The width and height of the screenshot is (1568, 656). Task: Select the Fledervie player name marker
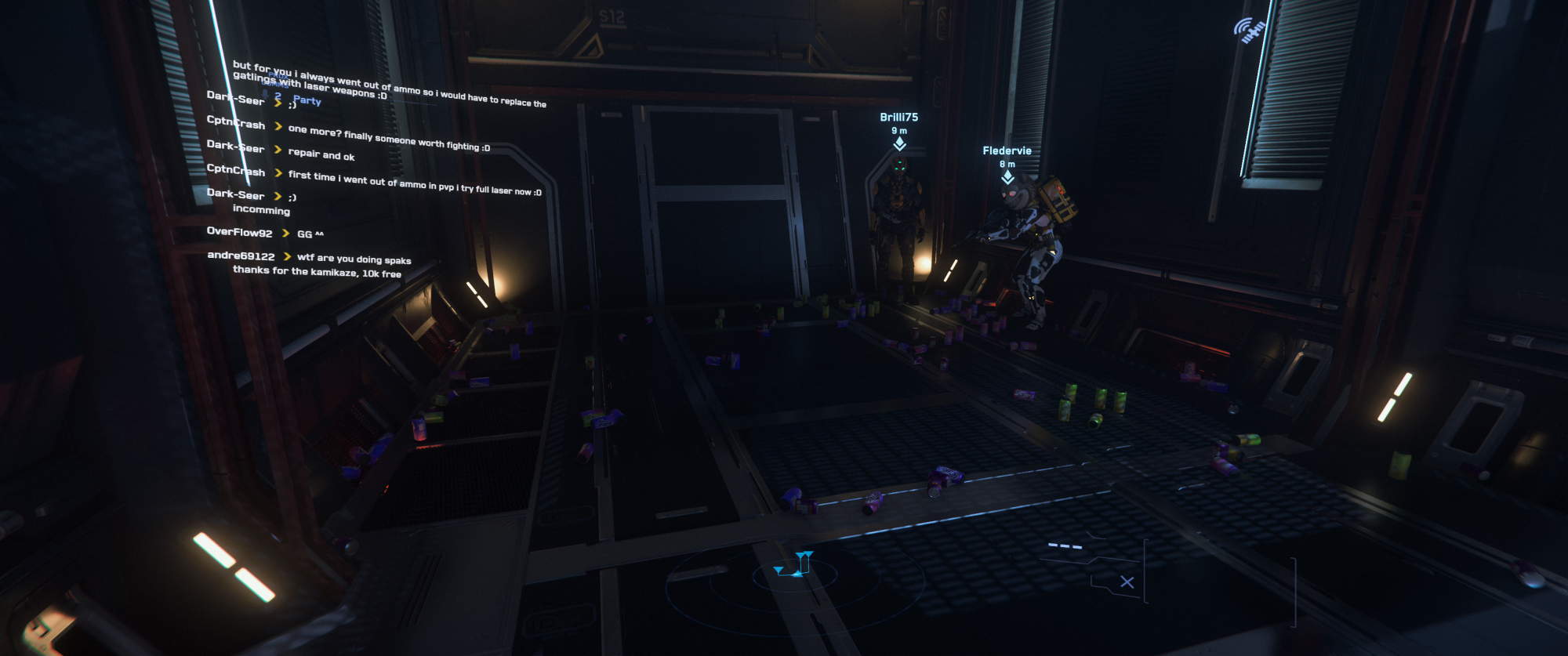point(1007,150)
